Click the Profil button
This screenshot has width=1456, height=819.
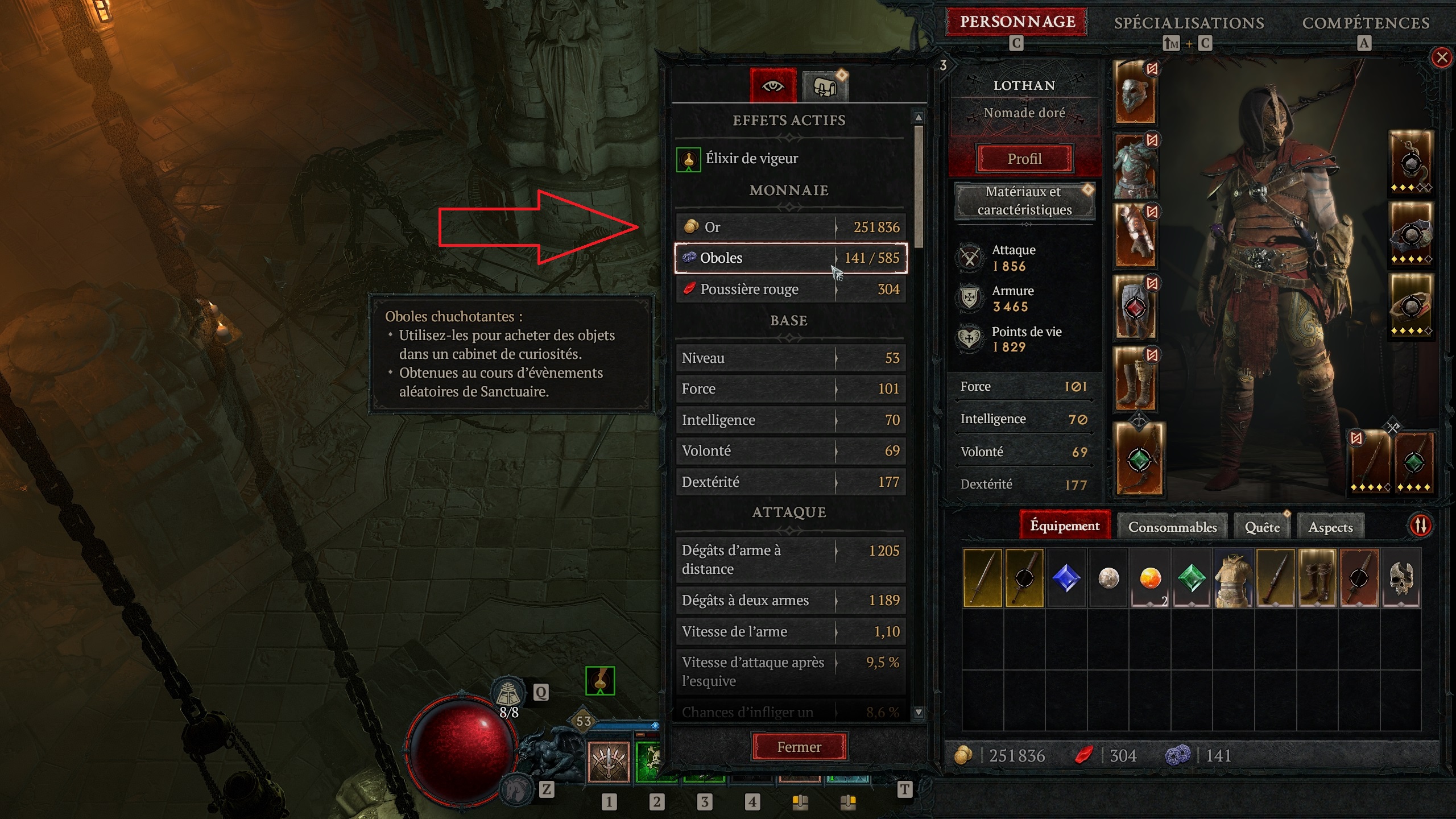1024,159
